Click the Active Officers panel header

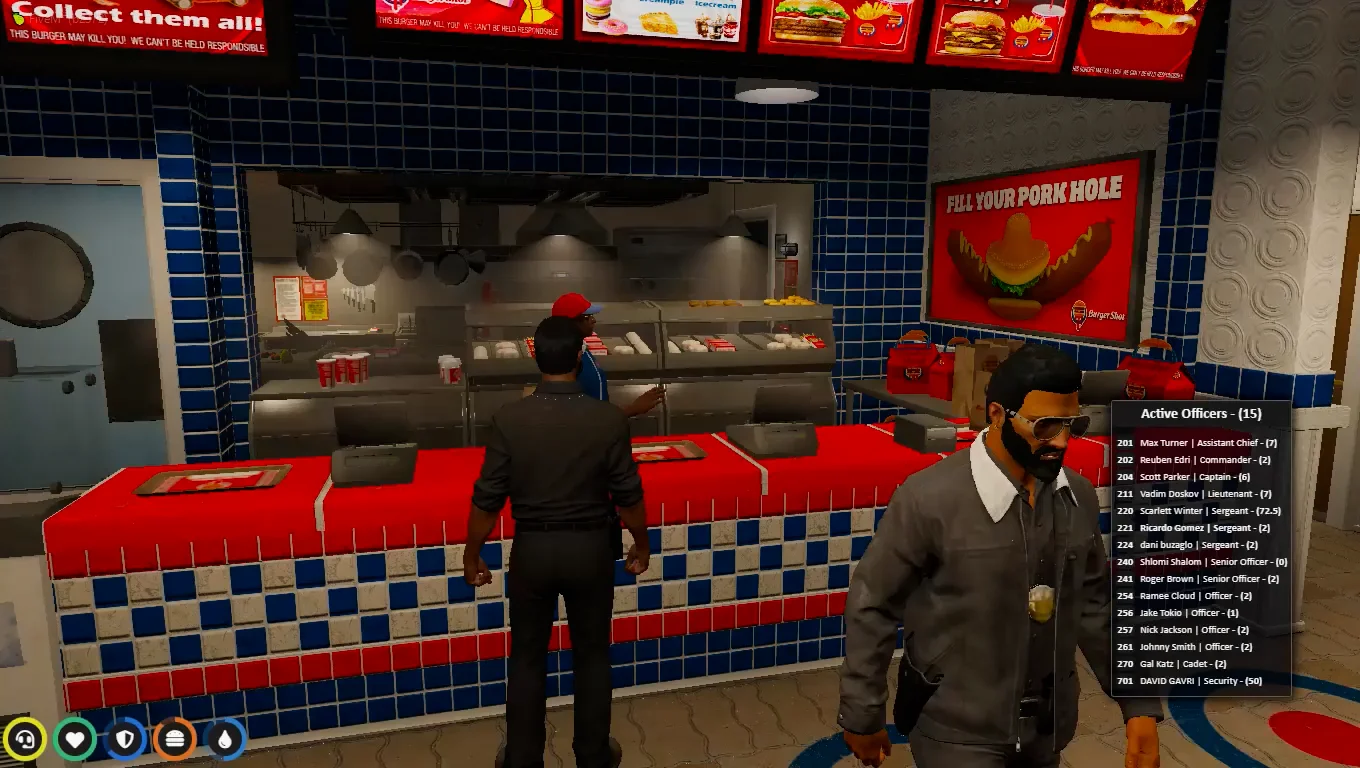pos(1201,414)
